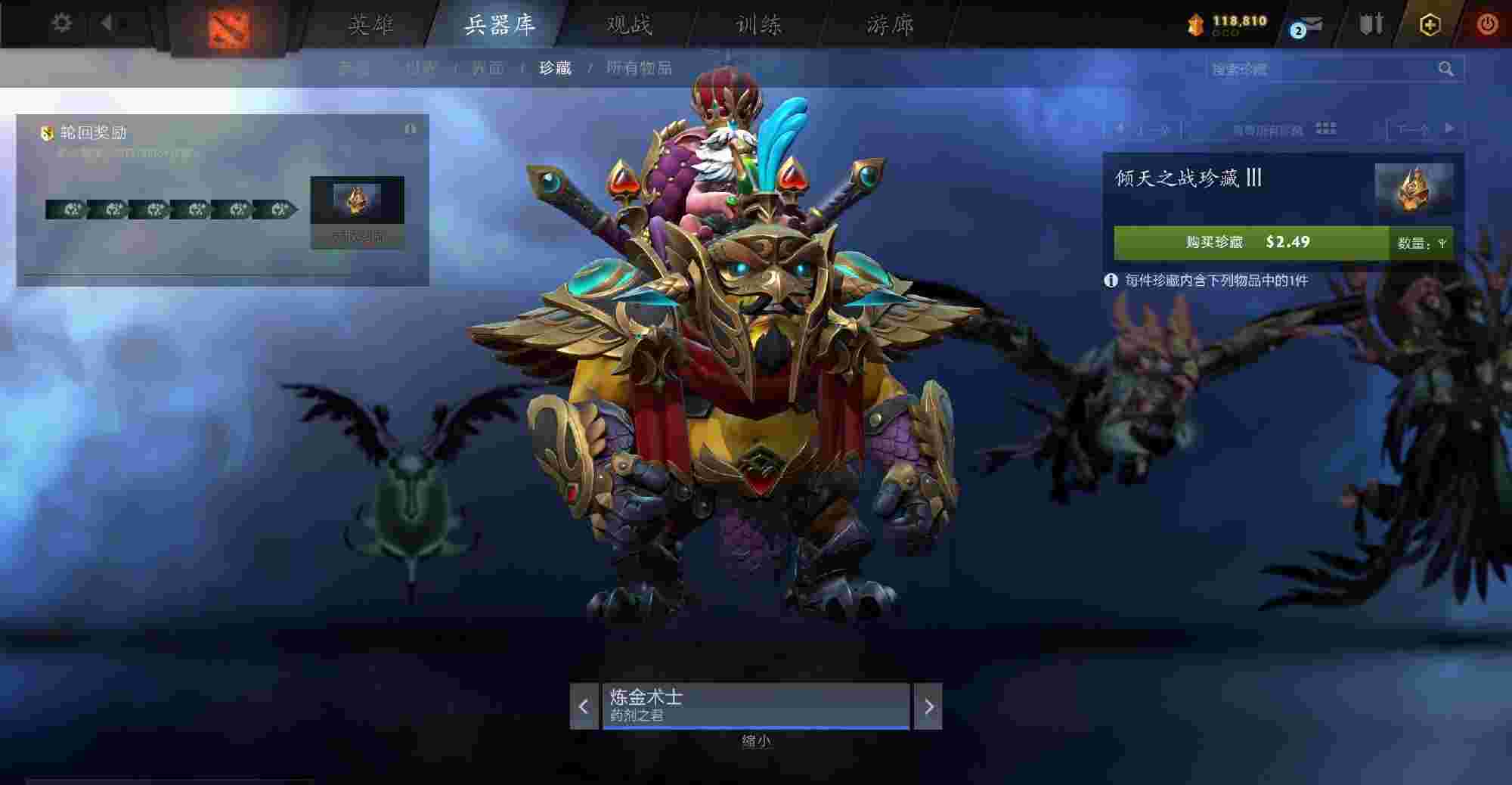The height and width of the screenshot is (785, 1512).
Task: View all treasures grid icon
Action: (x=1326, y=129)
